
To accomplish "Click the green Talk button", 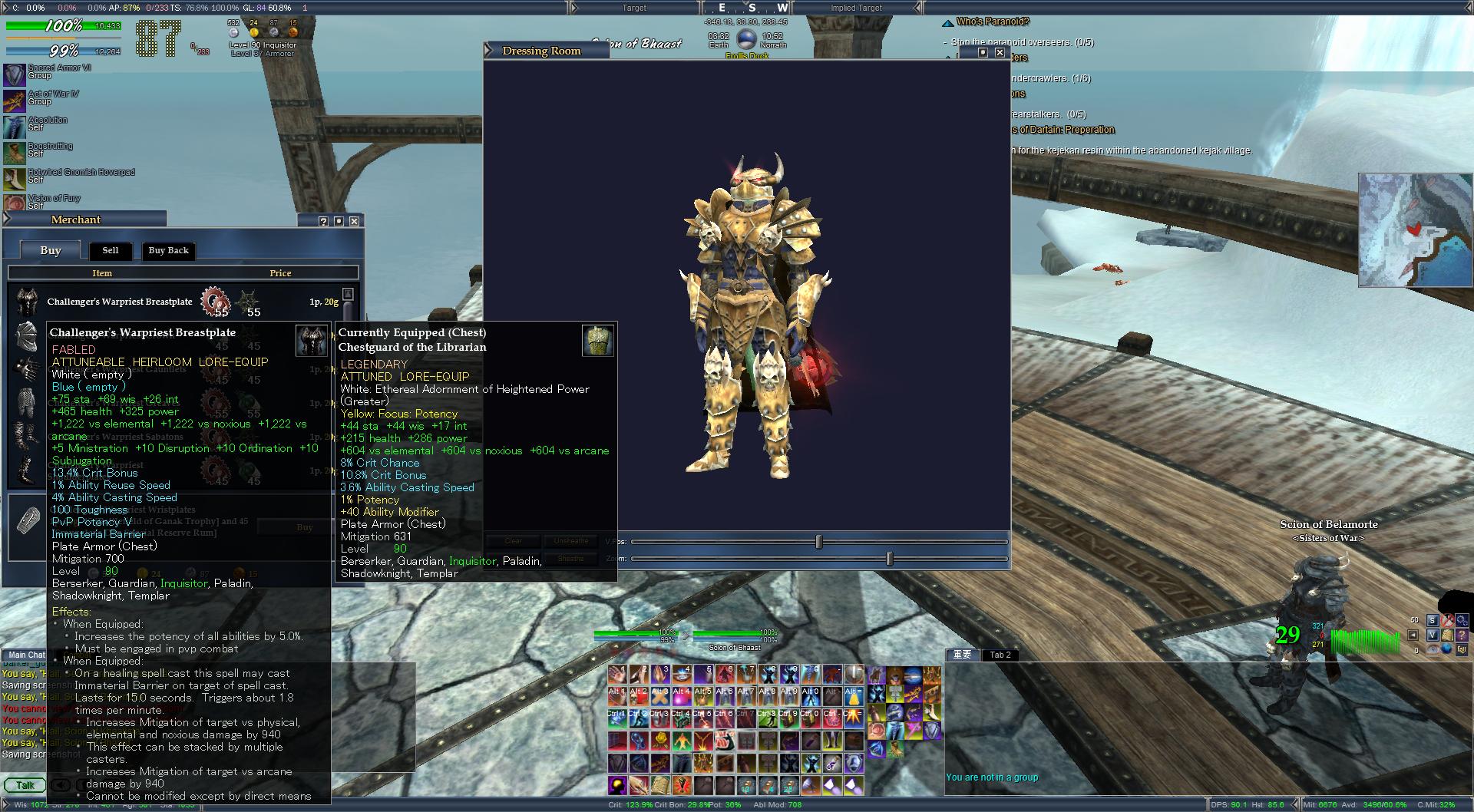I will pos(25,785).
